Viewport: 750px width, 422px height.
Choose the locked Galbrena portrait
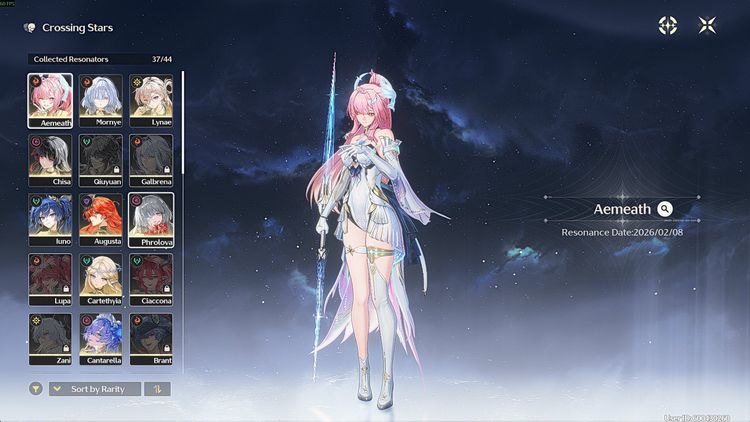151,160
